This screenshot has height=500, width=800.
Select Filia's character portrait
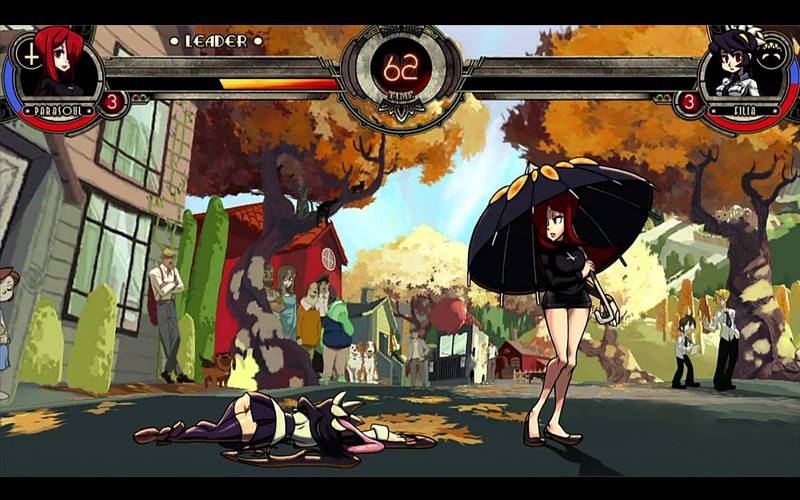(738, 65)
